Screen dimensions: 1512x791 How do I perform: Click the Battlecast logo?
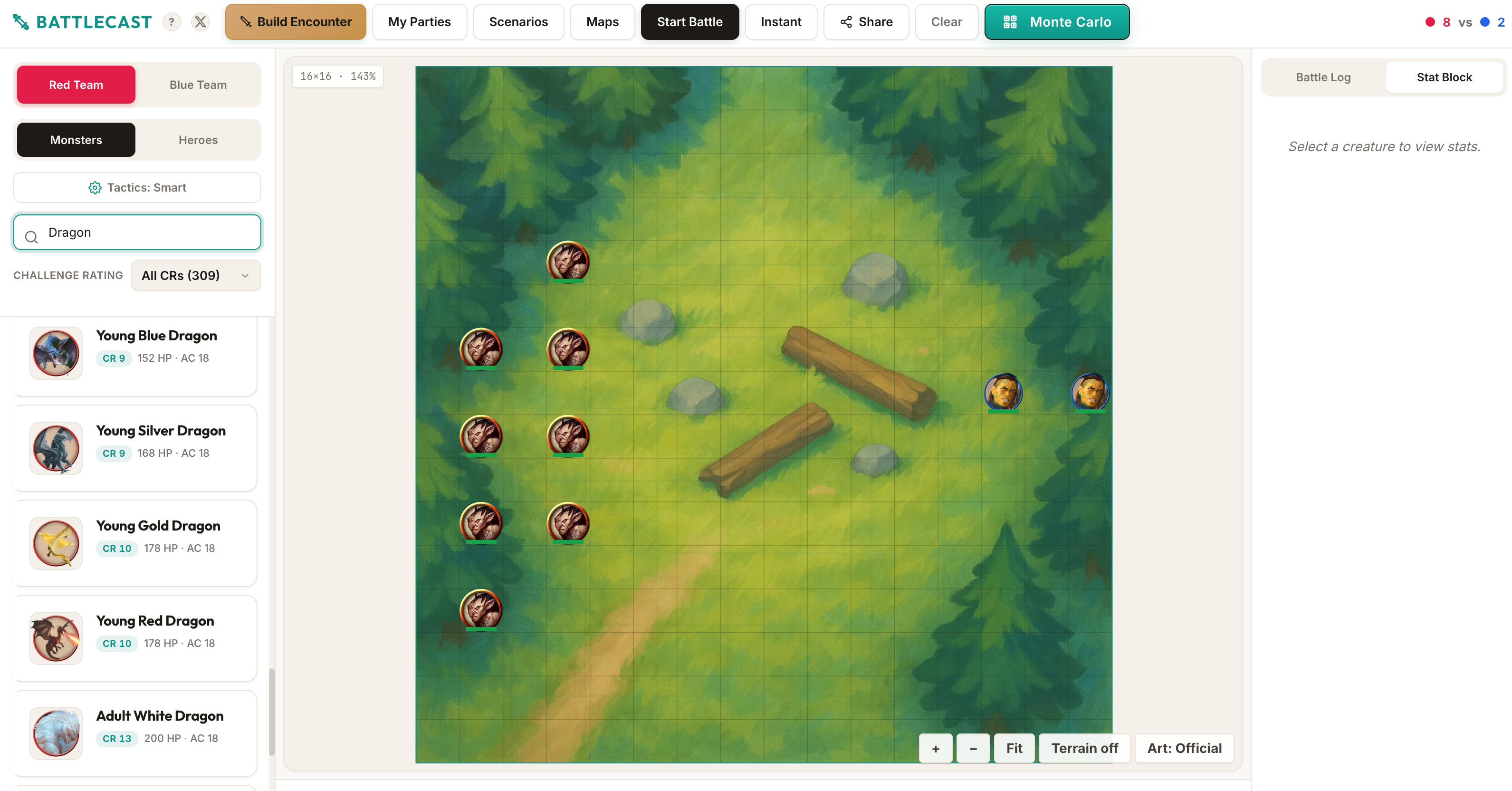pos(82,22)
